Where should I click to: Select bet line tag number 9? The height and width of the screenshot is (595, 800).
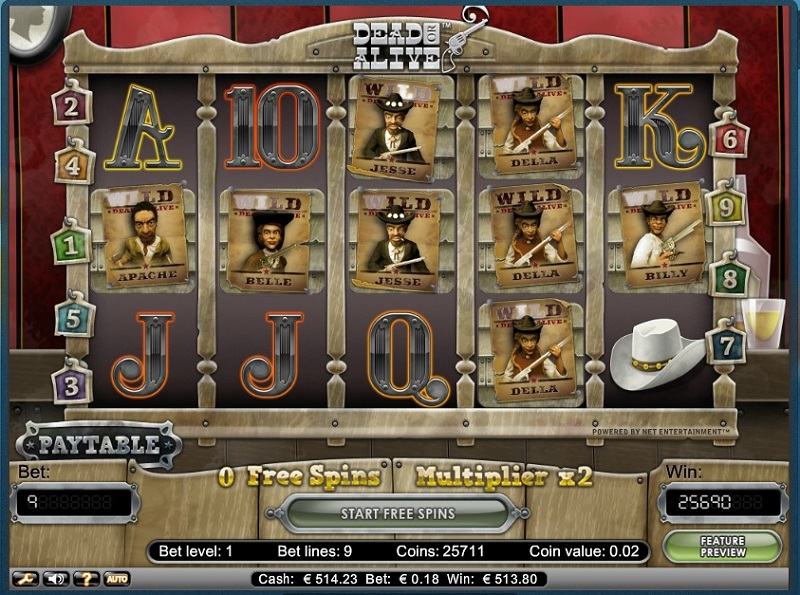point(726,207)
